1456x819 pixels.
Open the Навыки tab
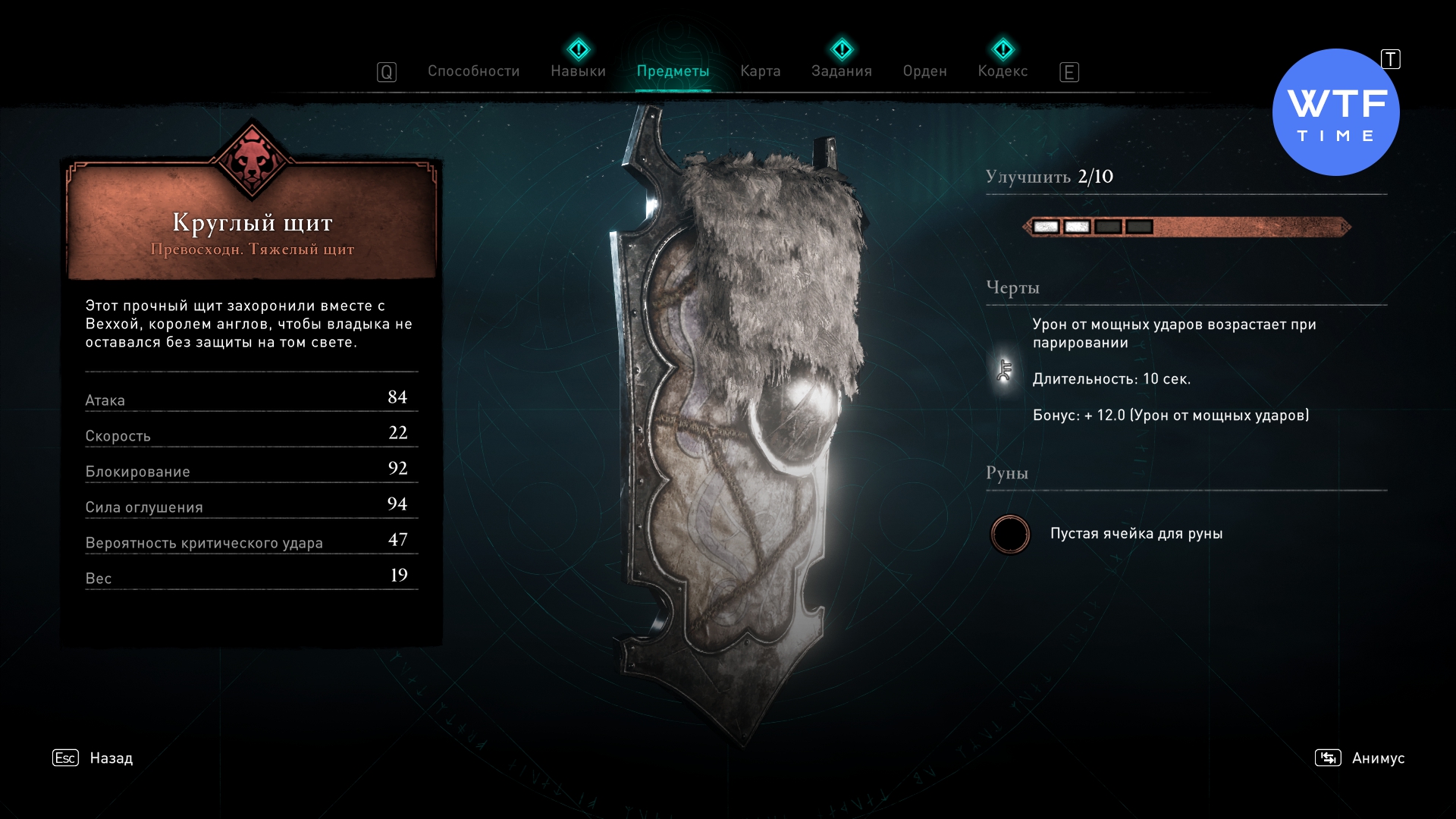point(578,71)
